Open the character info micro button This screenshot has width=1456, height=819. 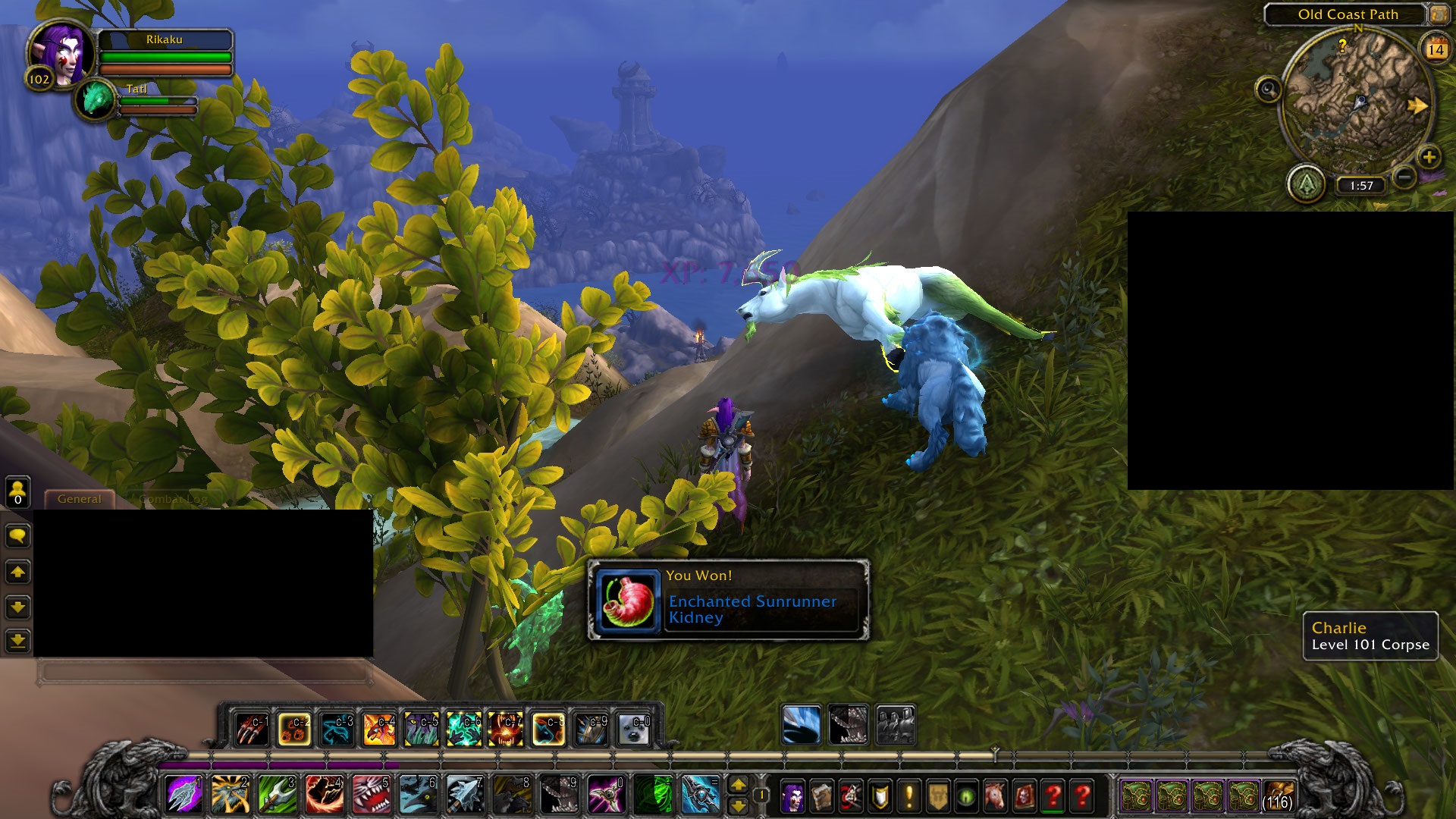click(x=792, y=796)
